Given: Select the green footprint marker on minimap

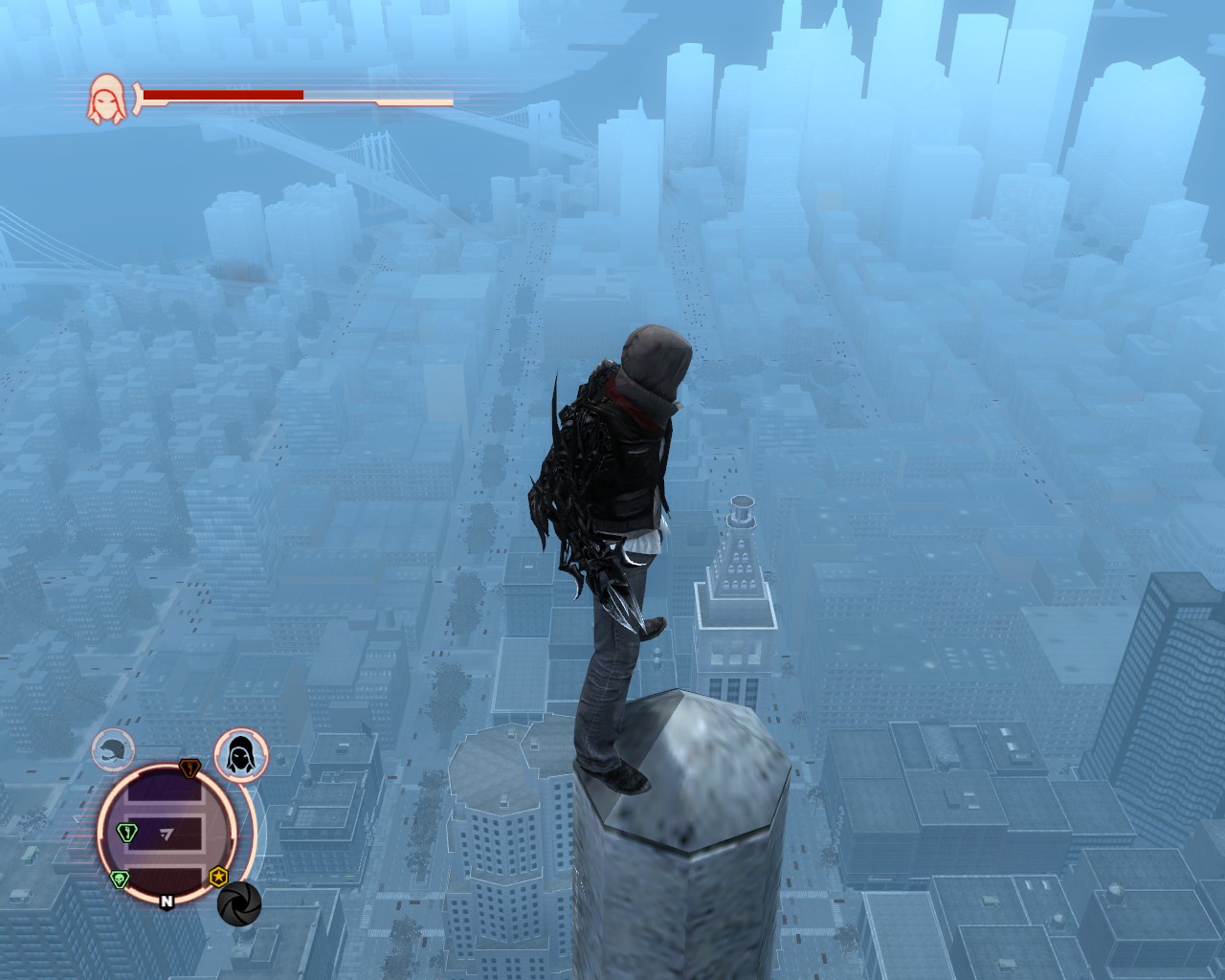Looking at the screenshot, I should click(125, 832).
